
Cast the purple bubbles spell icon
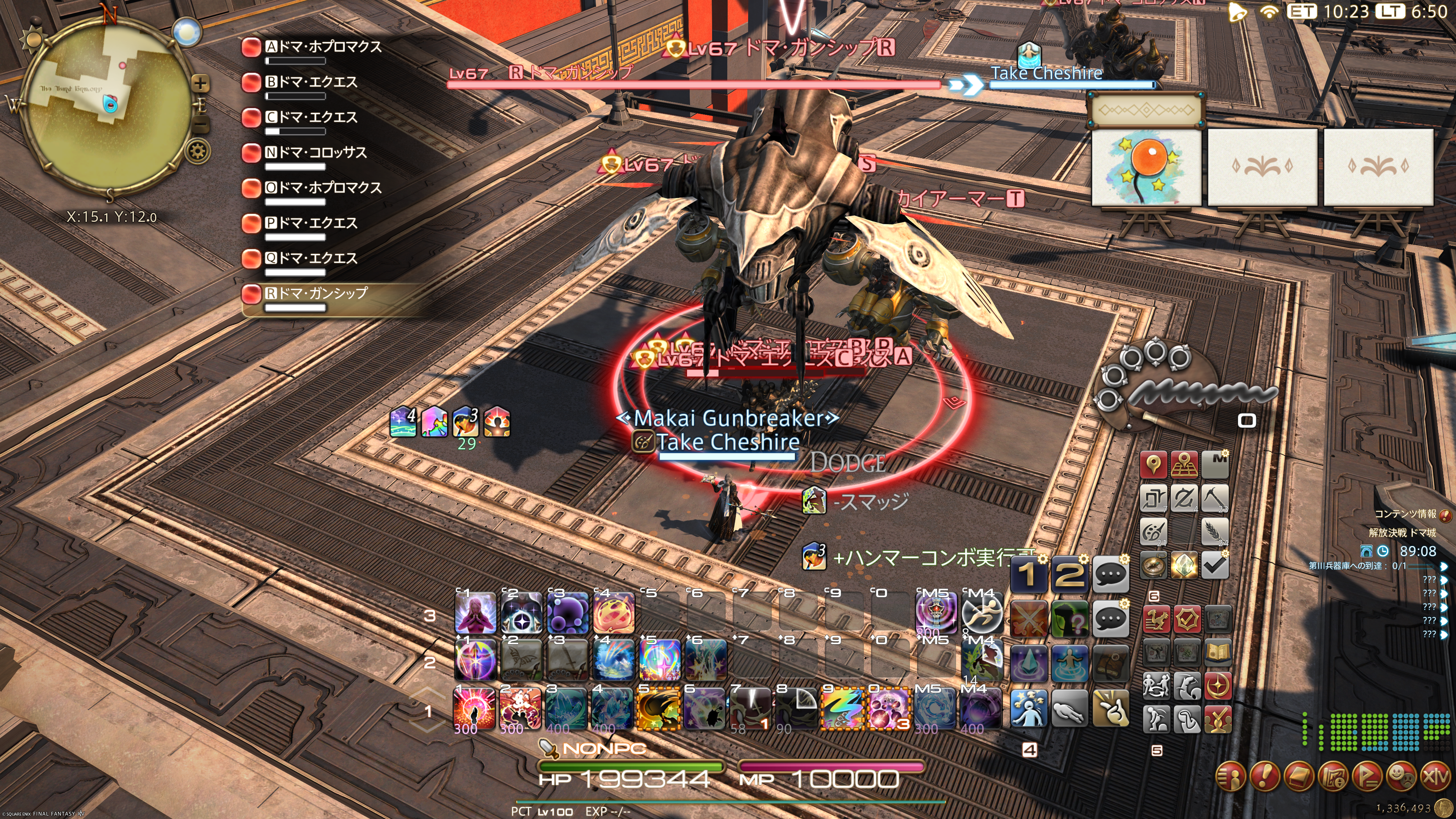568,613
